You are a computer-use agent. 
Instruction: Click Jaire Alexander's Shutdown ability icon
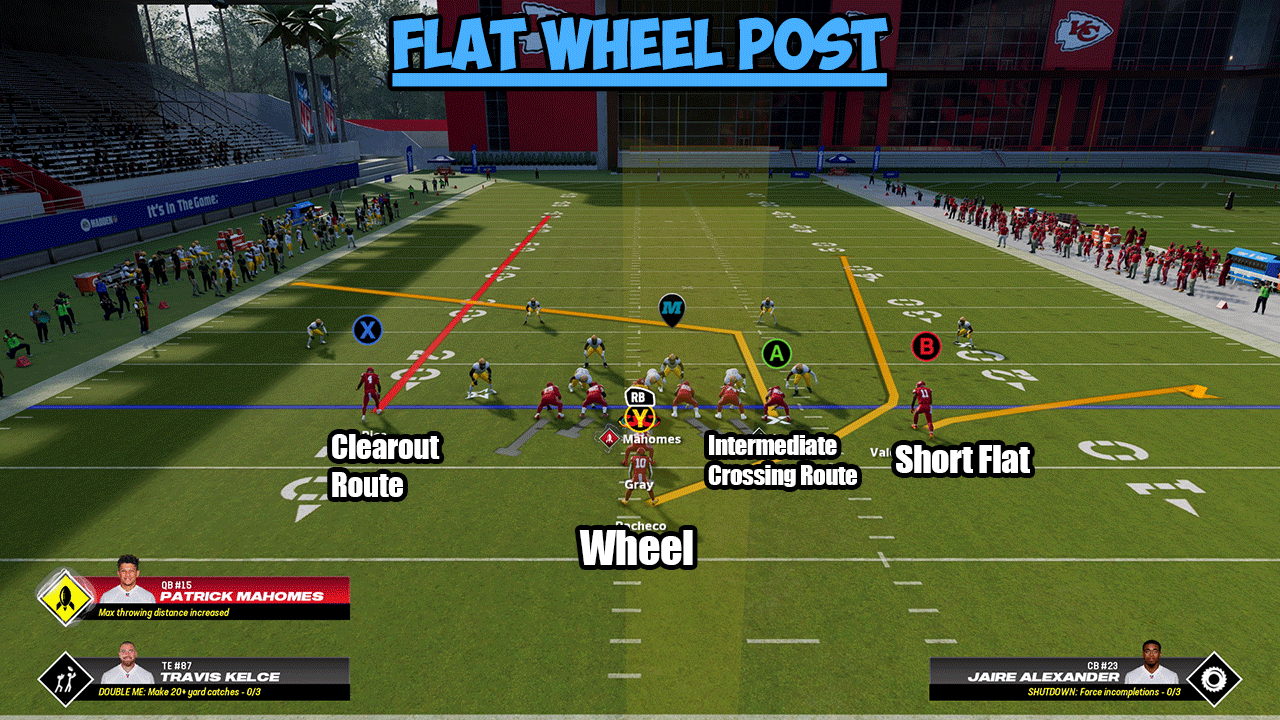(x=1213, y=679)
